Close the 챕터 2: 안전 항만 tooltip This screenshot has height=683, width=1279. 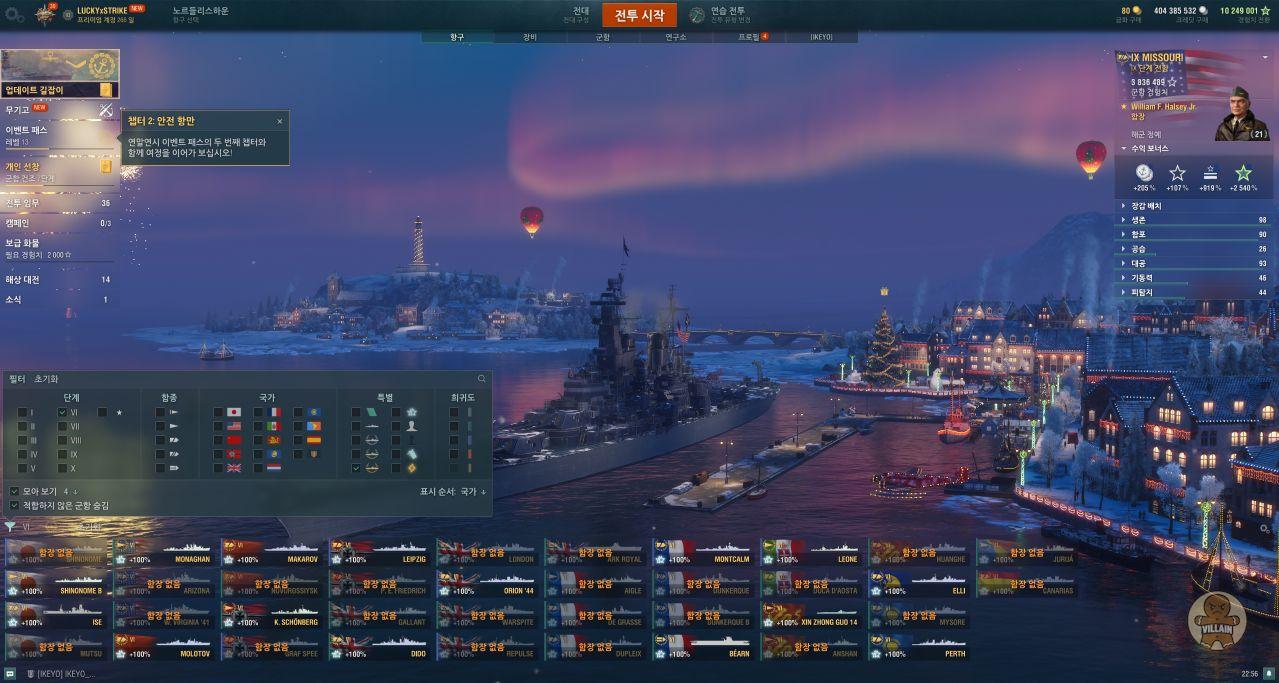[x=280, y=121]
